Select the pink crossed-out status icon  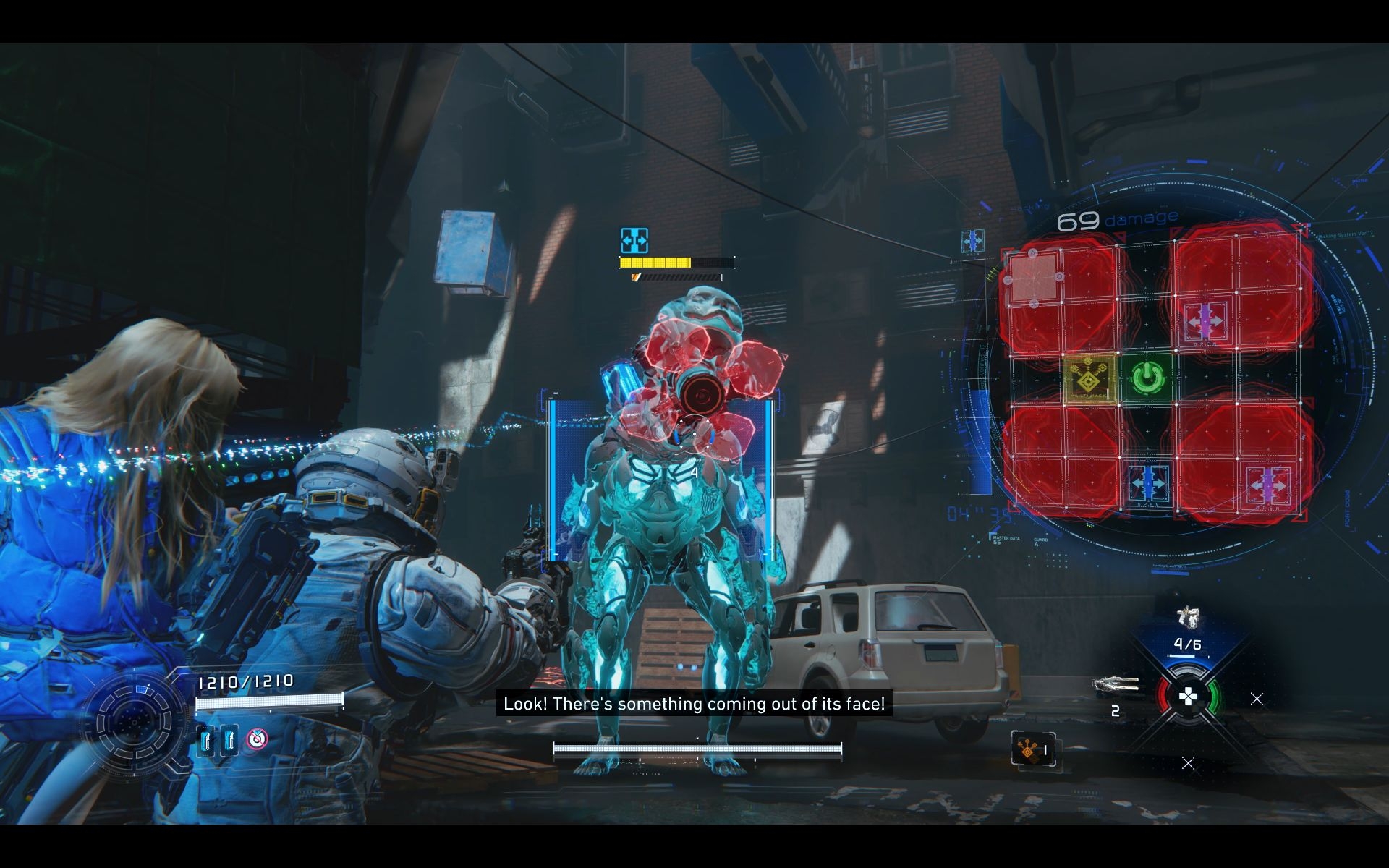(257, 739)
